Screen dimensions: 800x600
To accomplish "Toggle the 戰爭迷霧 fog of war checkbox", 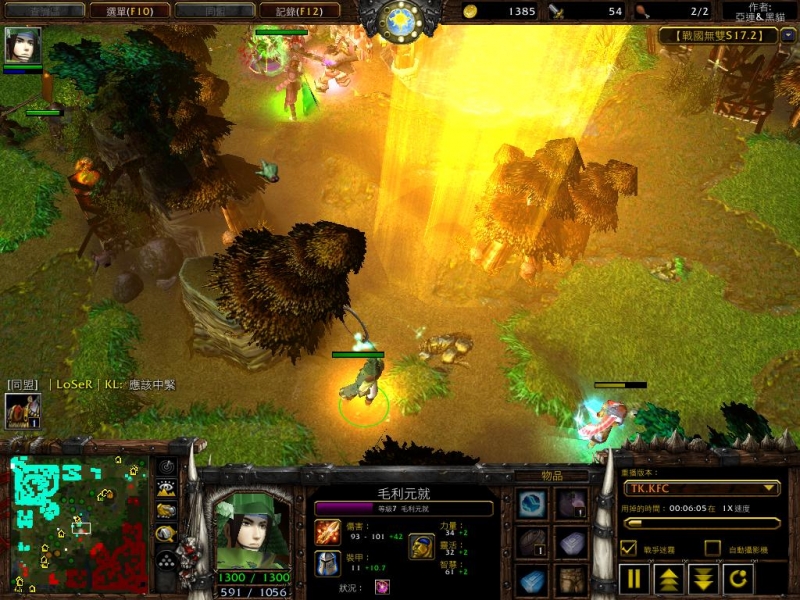I will pyautogui.click(x=628, y=547).
